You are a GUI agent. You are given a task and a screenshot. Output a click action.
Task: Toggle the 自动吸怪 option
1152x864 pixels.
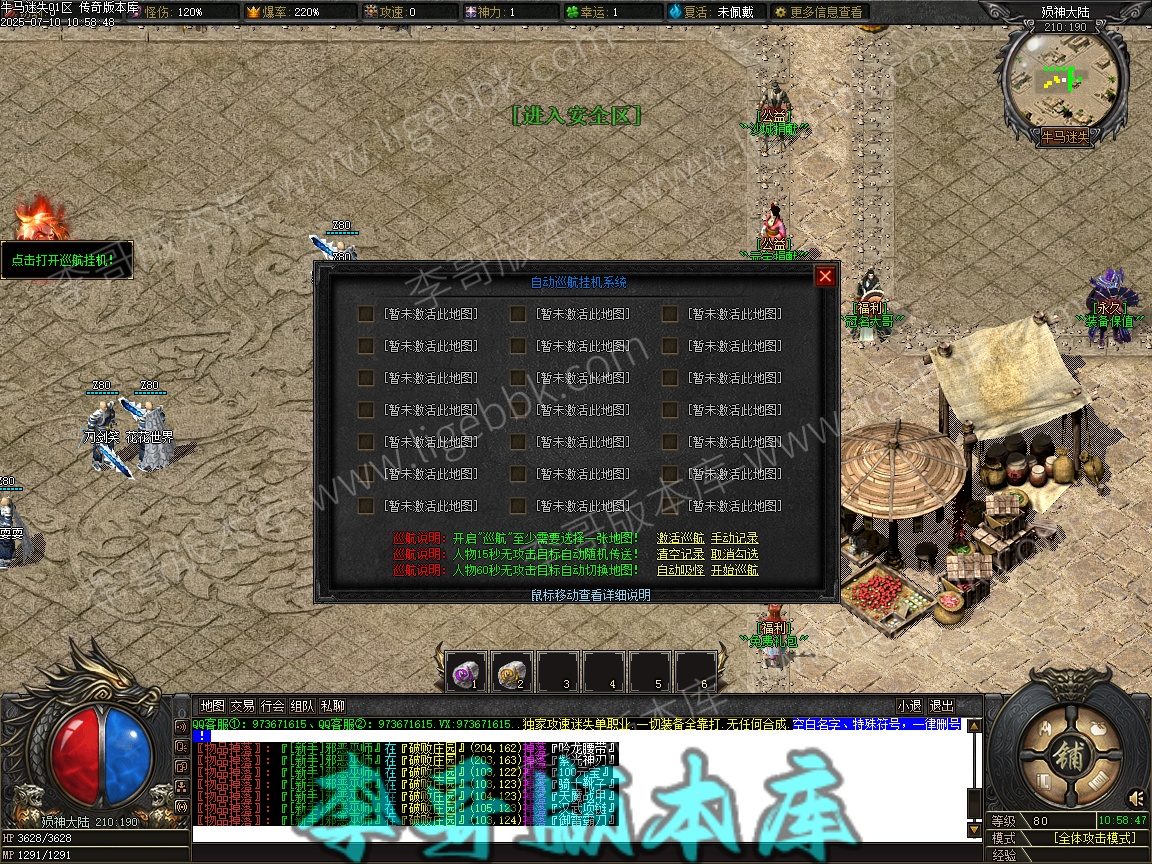pyautogui.click(x=680, y=570)
